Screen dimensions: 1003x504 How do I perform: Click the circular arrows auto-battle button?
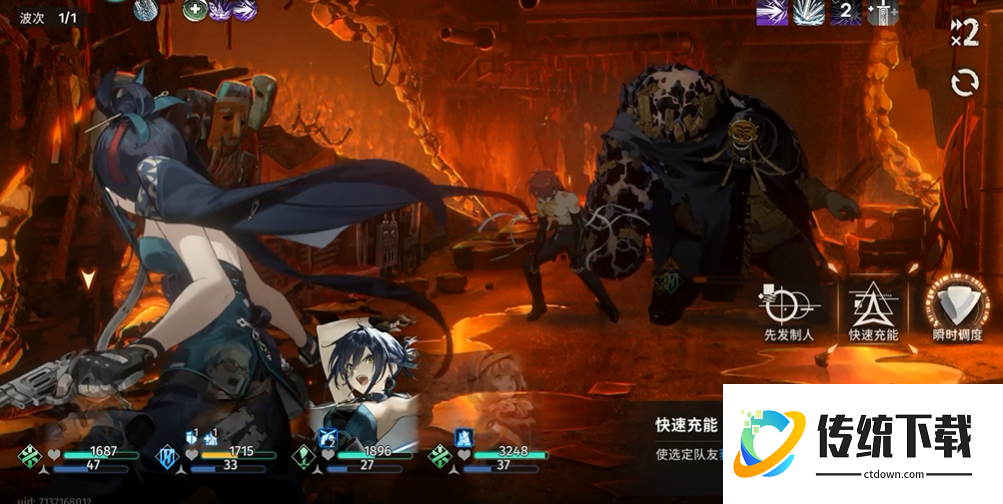965,82
